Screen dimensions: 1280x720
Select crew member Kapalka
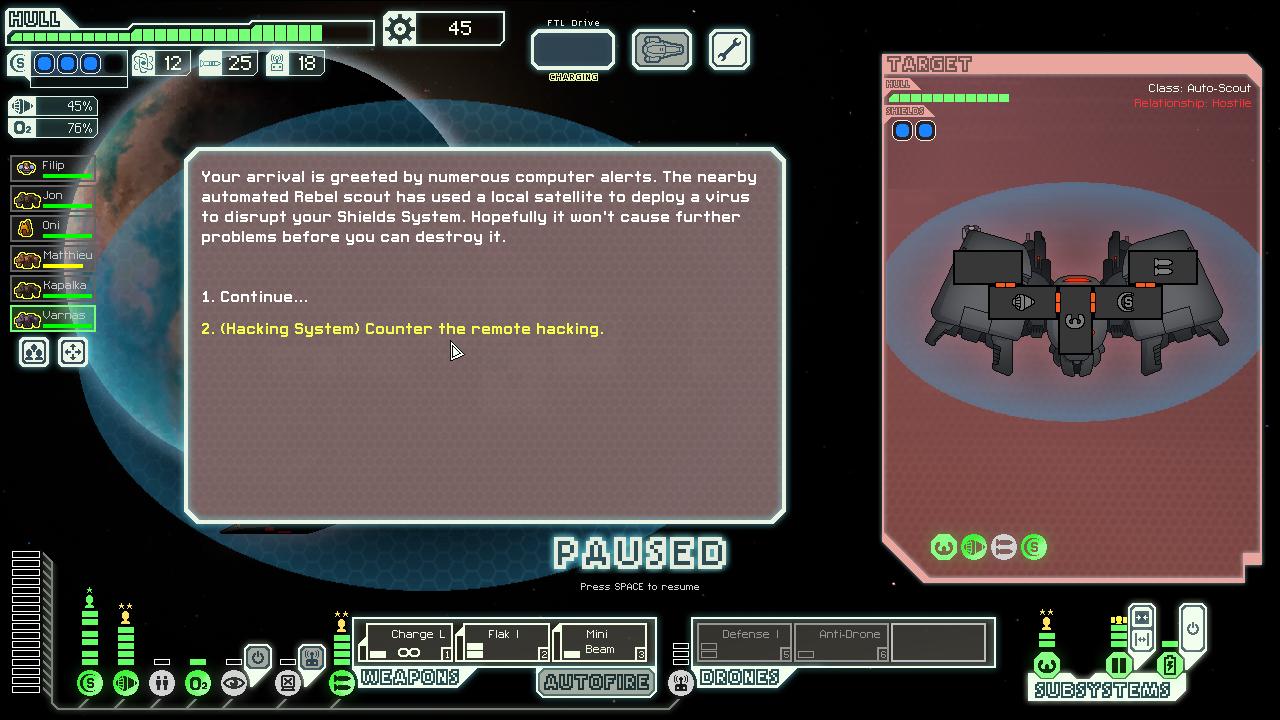pyautogui.click(x=53, y=288)
